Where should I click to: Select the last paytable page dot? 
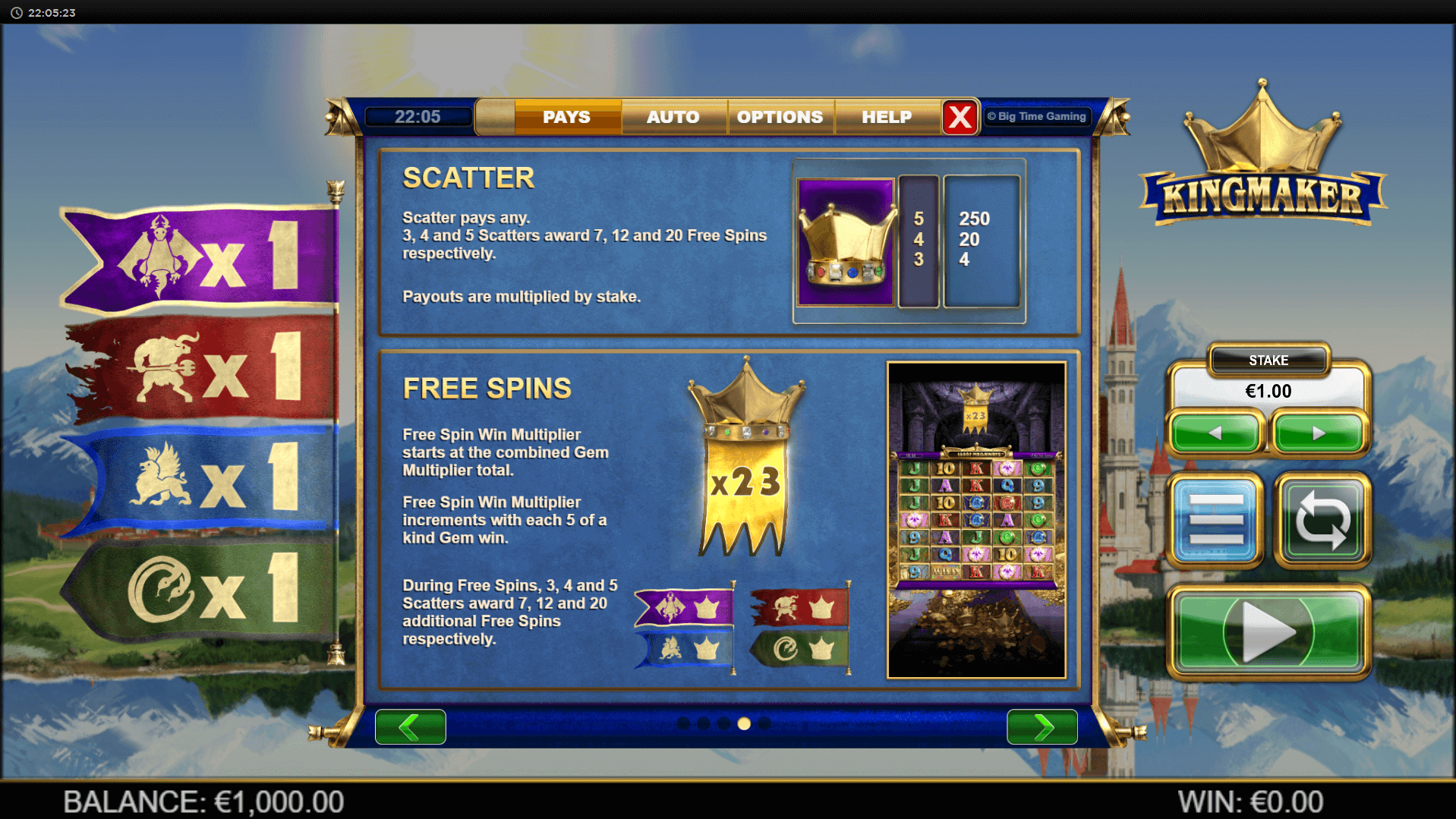click(764, 723)
